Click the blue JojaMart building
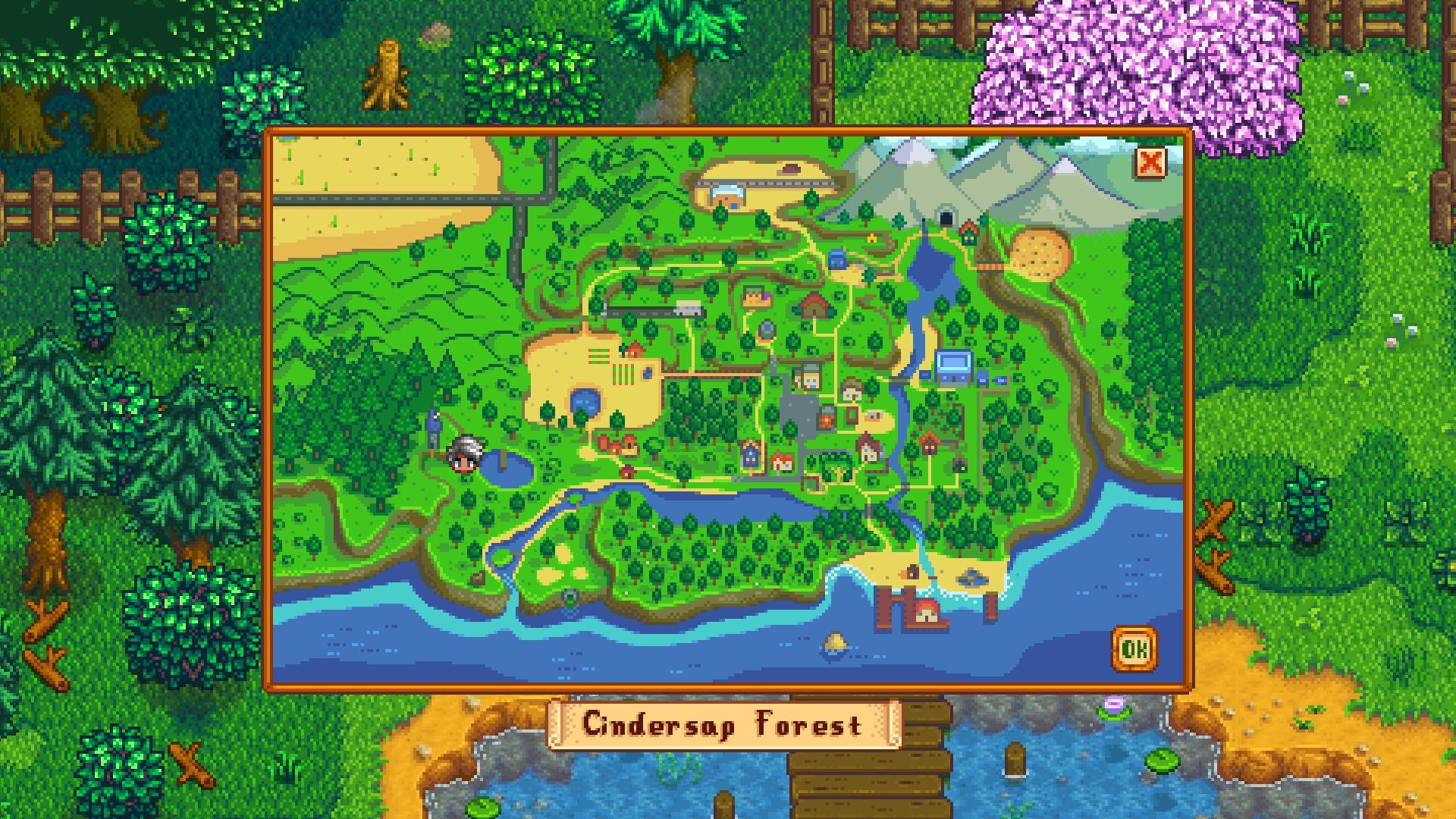 tap(952, 366)
